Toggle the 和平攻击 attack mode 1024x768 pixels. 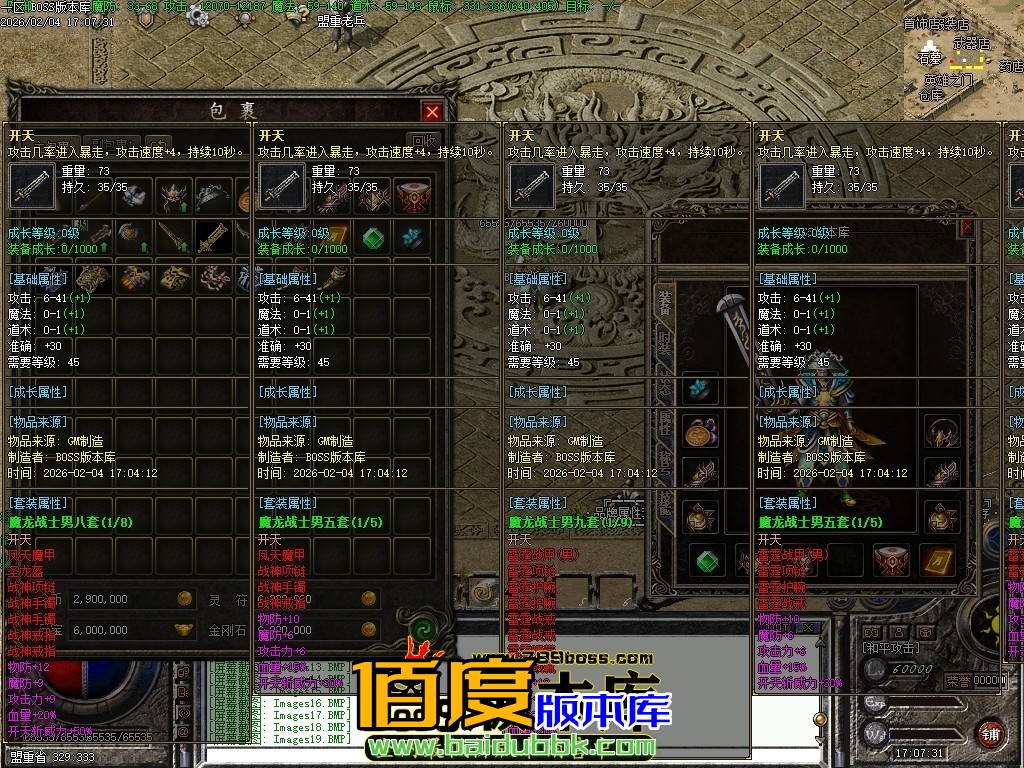coord(892,648)
